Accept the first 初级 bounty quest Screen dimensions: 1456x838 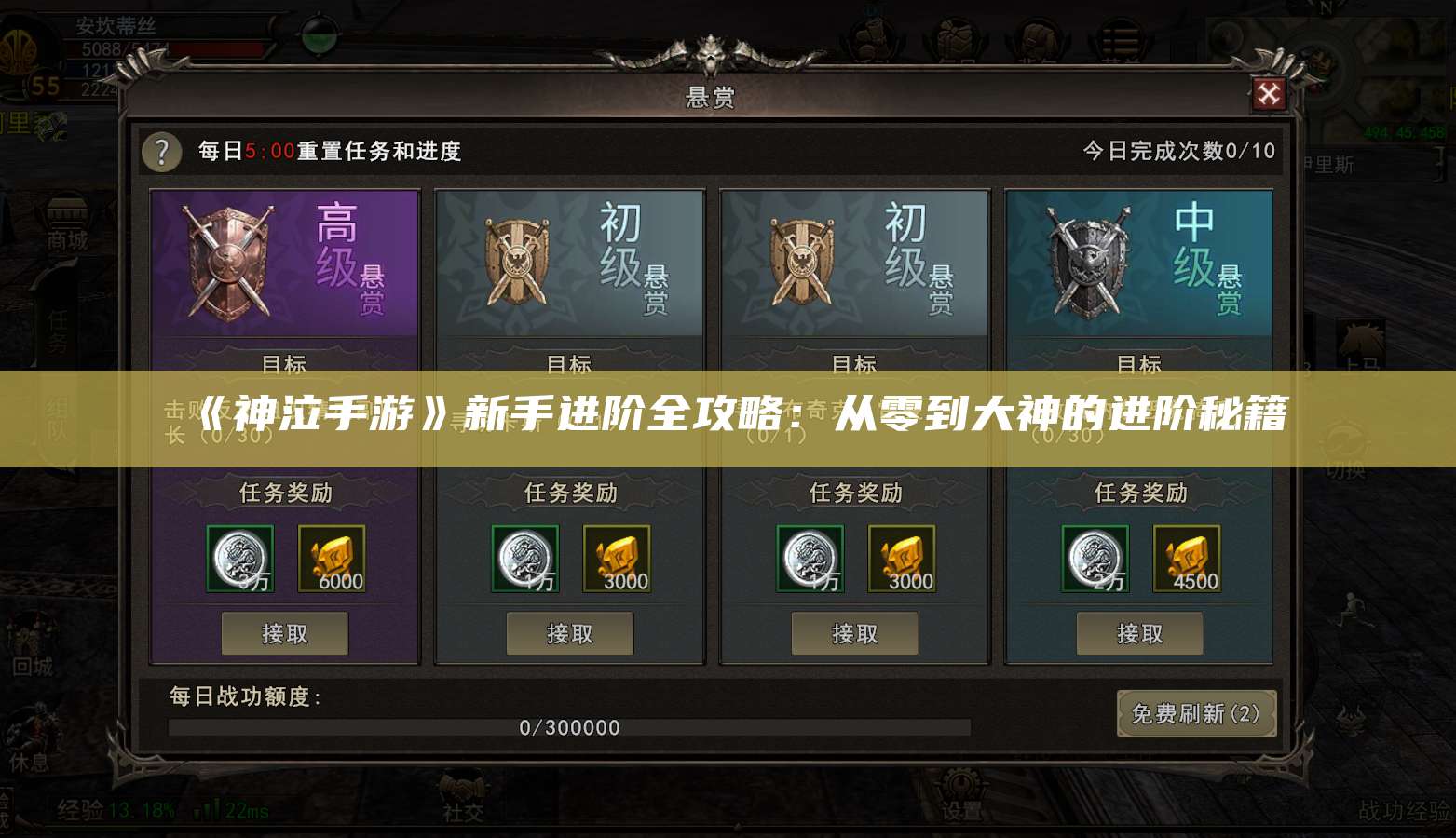(569, 633)
